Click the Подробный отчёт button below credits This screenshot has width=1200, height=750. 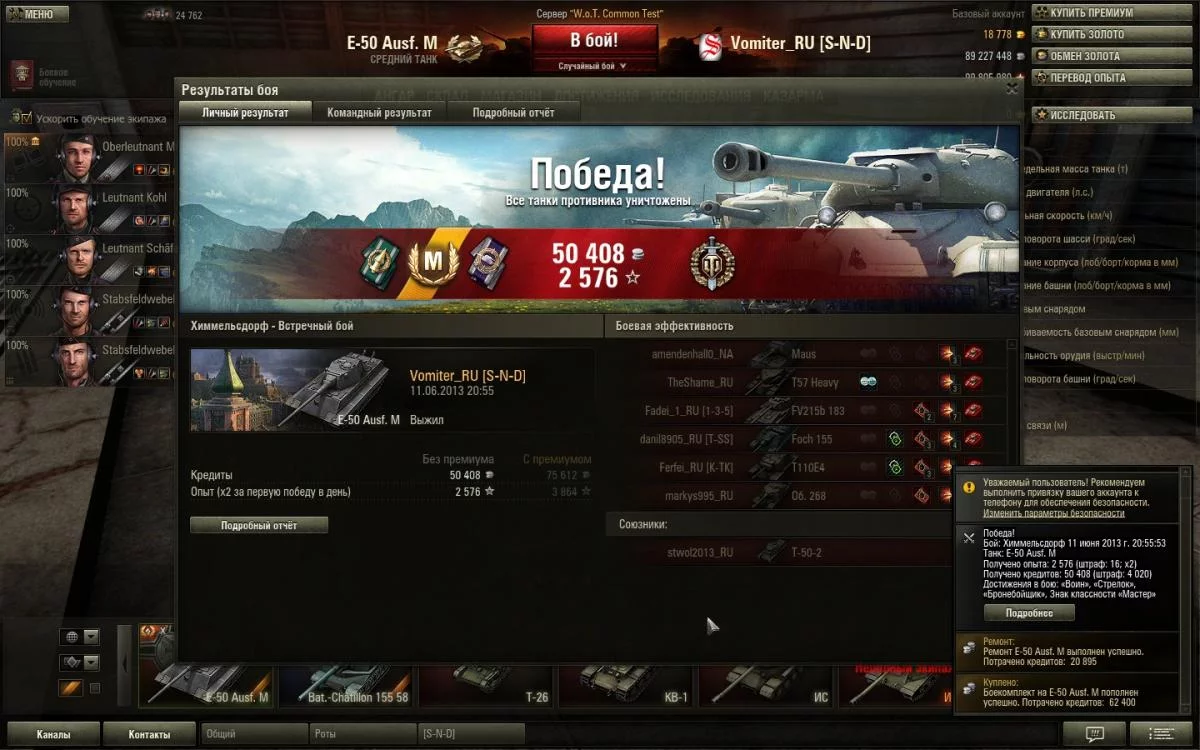(x=259, y=525)
